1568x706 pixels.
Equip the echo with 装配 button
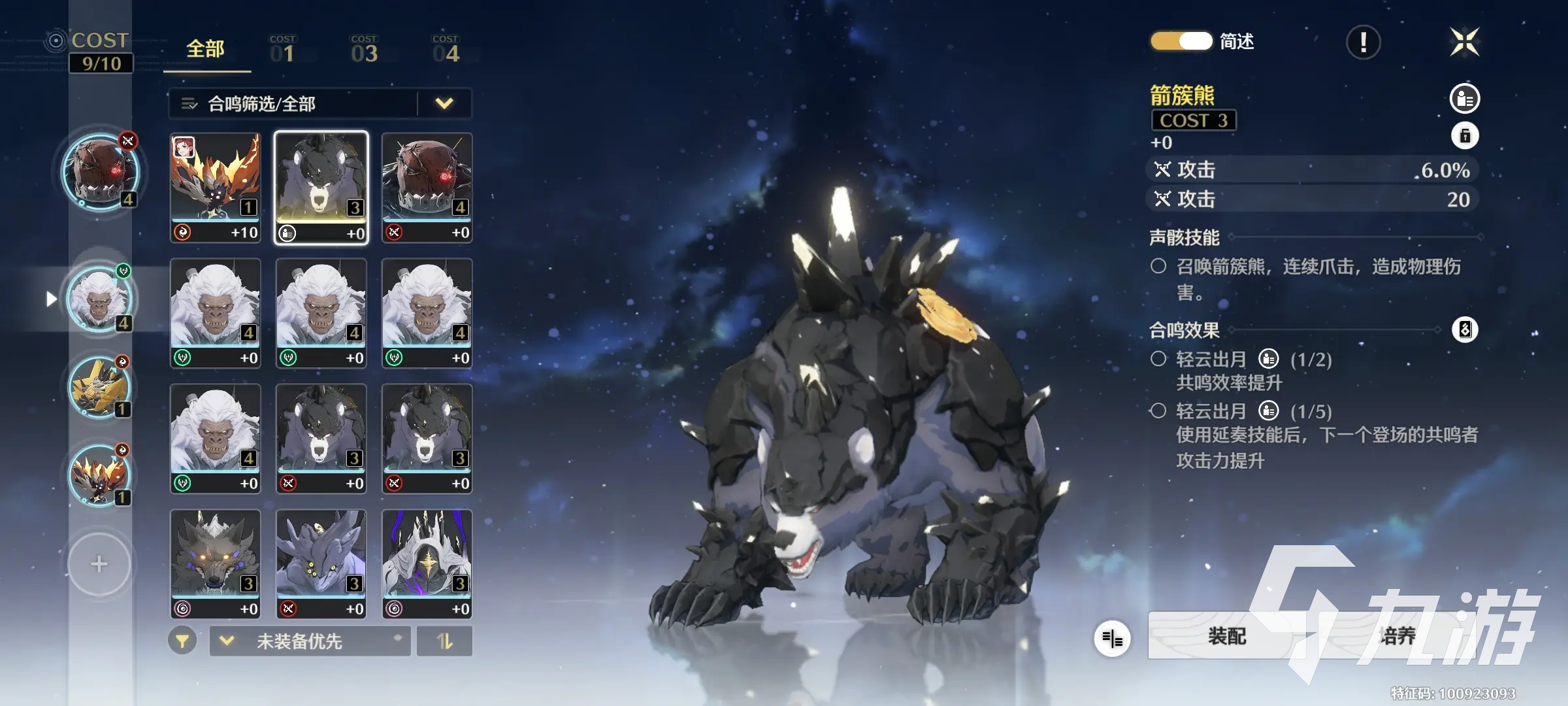pos(1226,636)
